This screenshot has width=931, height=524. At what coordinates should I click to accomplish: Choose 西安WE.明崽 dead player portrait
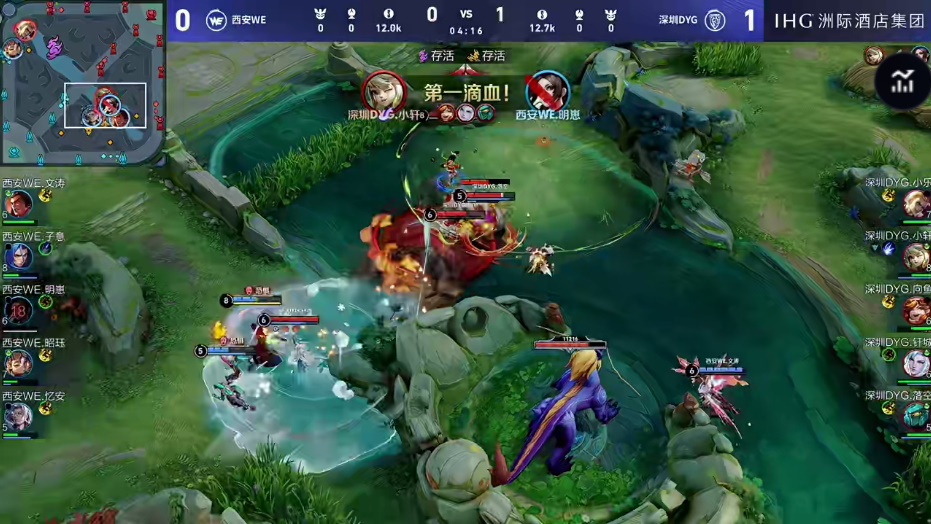pos(17,311)
